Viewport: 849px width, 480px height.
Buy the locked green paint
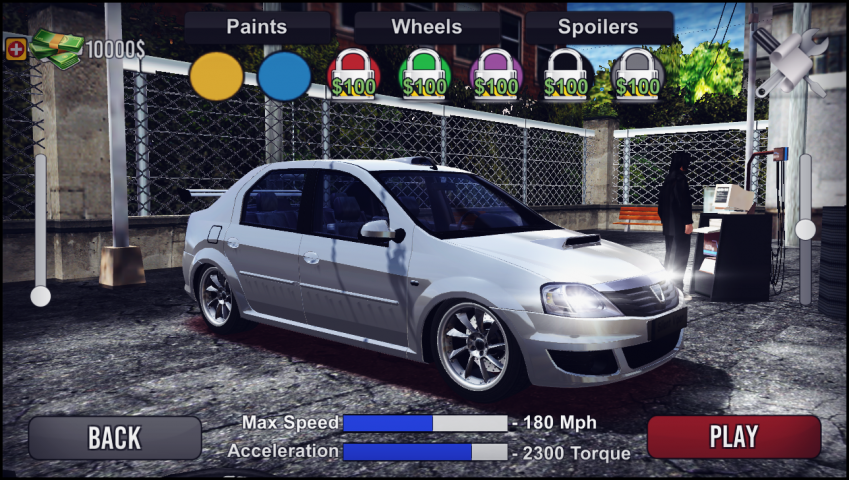click(x=425, y=76)
